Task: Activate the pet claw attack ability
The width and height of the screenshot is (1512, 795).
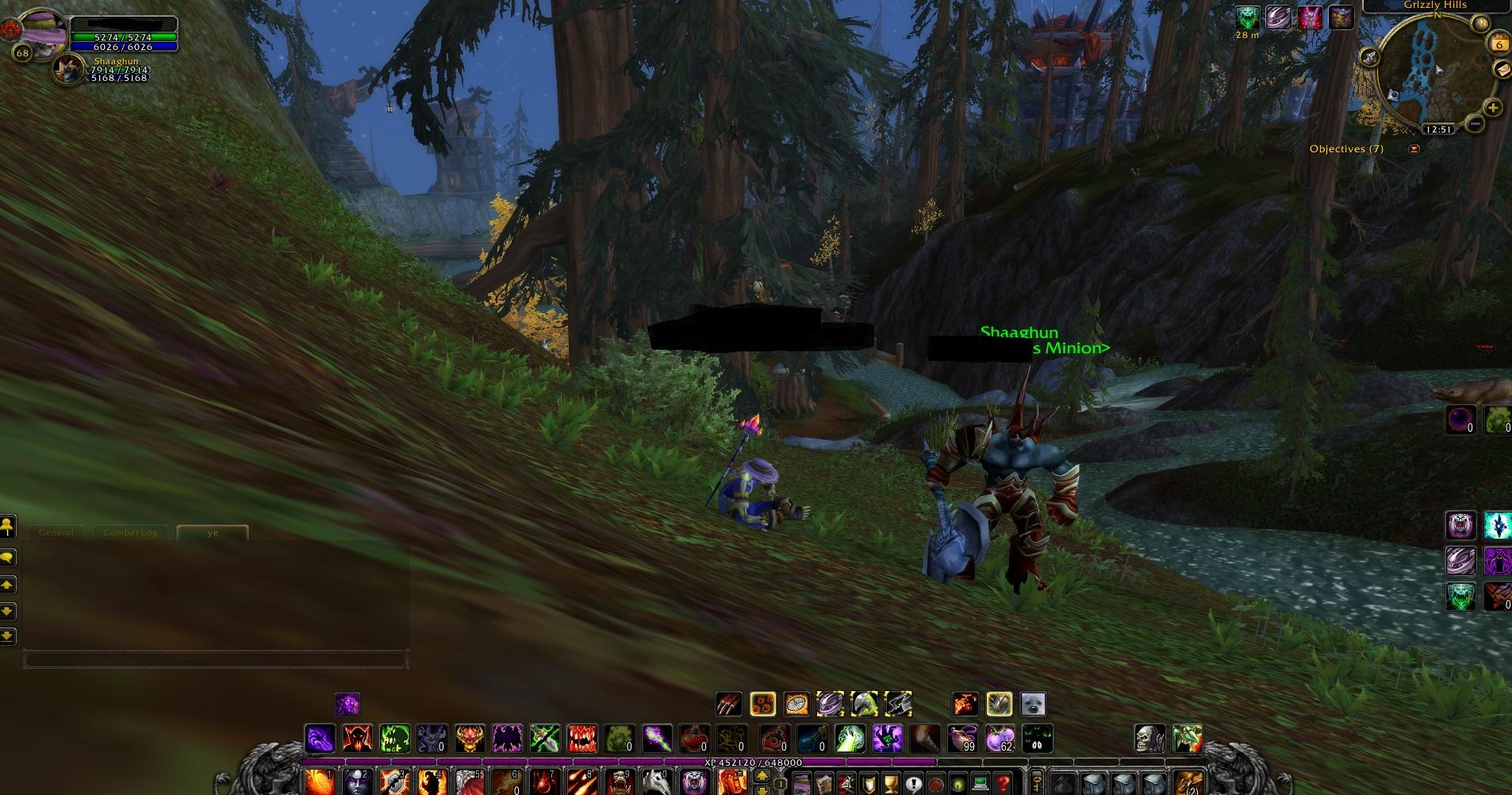Action: [728, 704]
